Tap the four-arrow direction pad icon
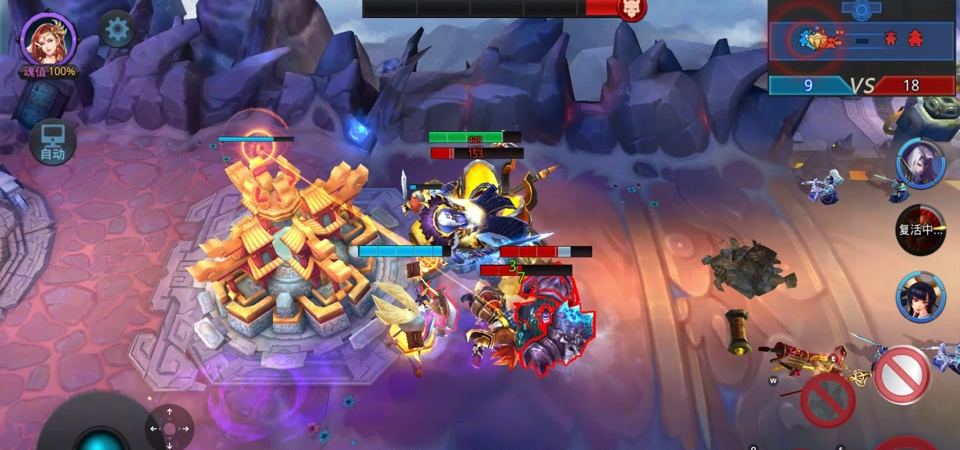This screenshot has height=450, width=960. click(169, 428)
